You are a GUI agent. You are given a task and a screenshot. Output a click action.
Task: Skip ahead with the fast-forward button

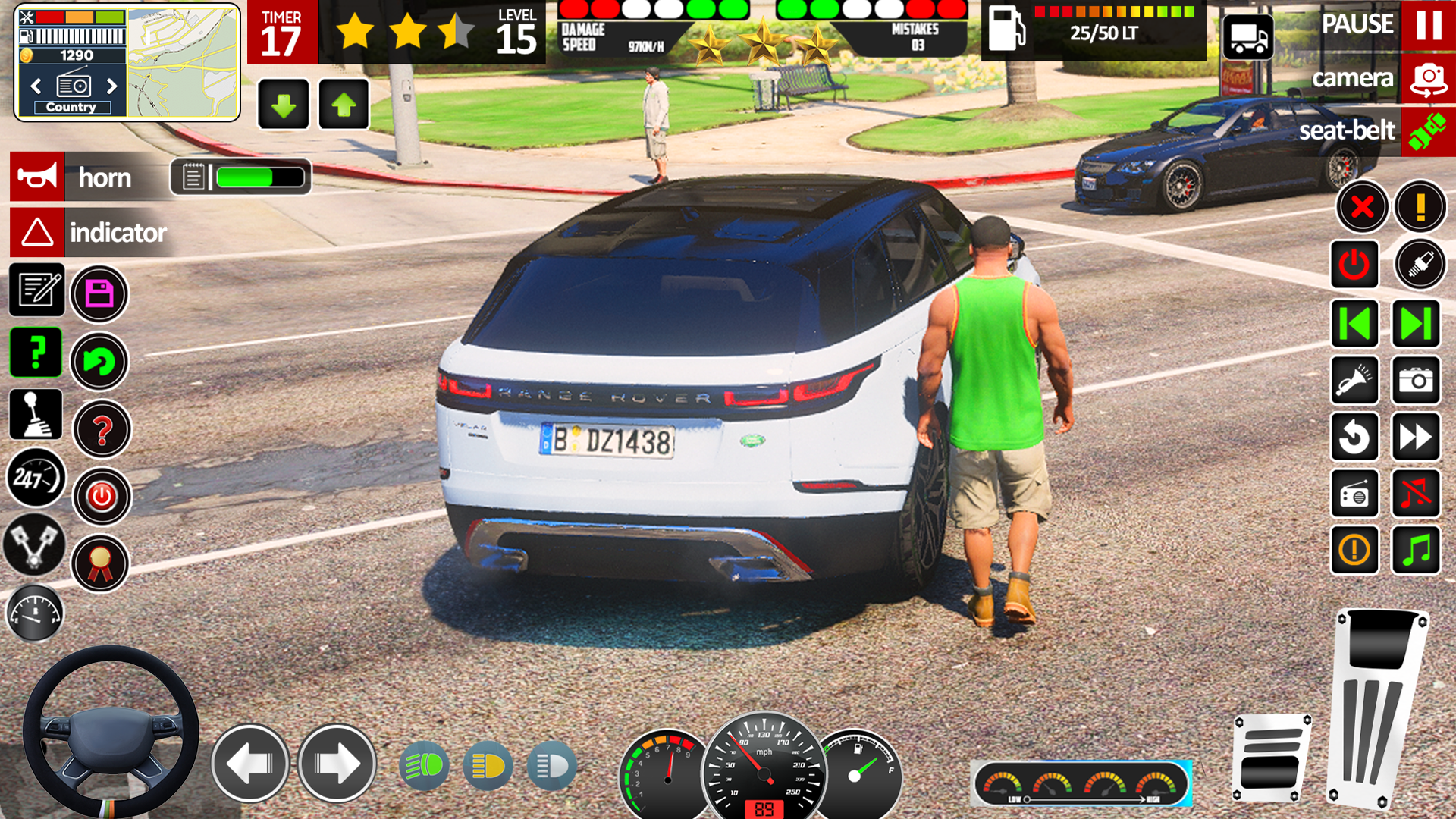coord(1415,437)
